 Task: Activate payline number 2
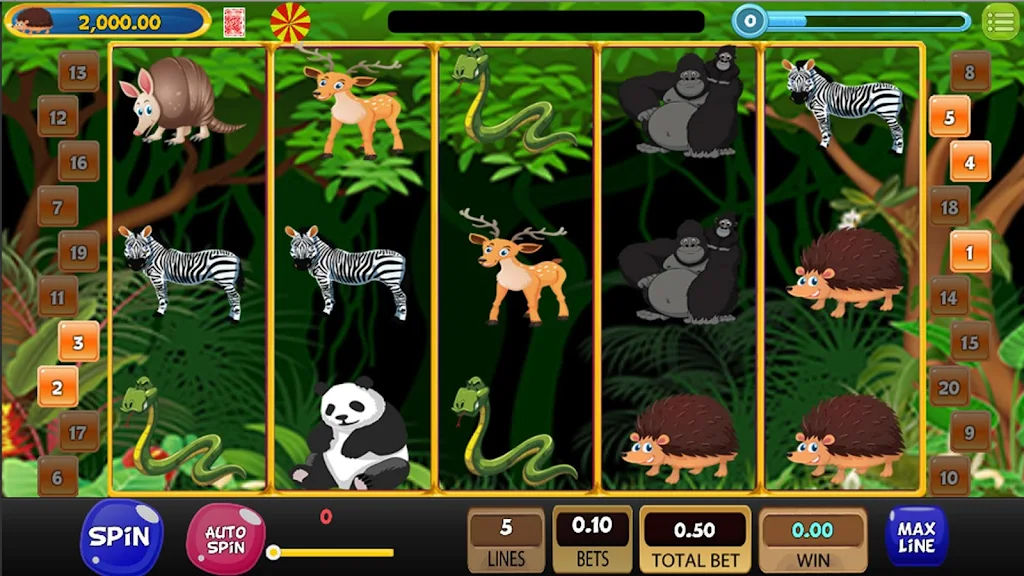pos(58,387)
